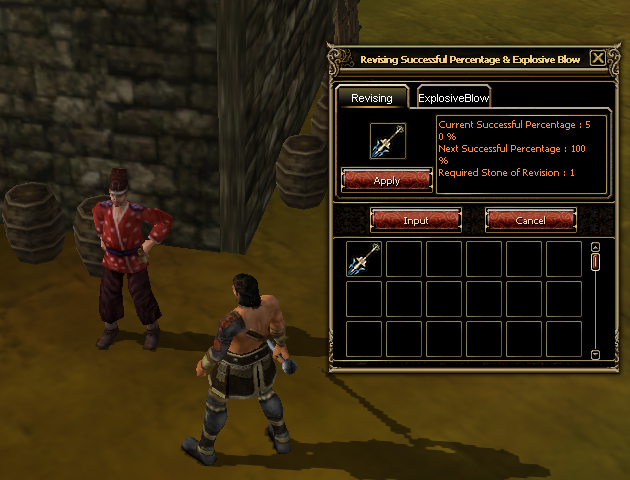Screen dimensions: 630x480
Task: Click the inventory scrollbar up arrow
Action: [595, 247]
